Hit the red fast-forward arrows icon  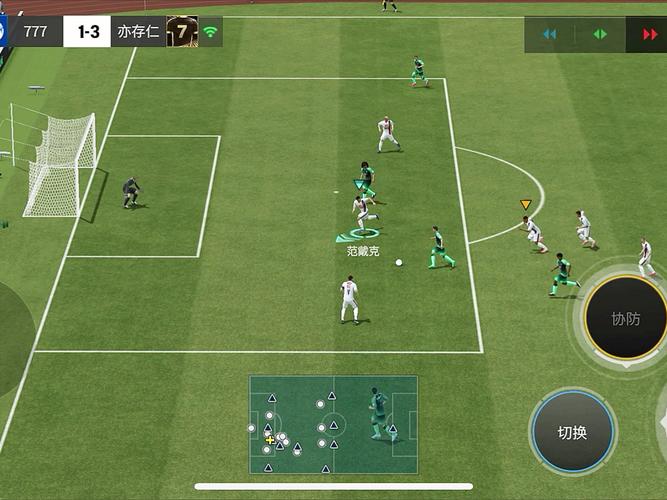tap(650, 34)
